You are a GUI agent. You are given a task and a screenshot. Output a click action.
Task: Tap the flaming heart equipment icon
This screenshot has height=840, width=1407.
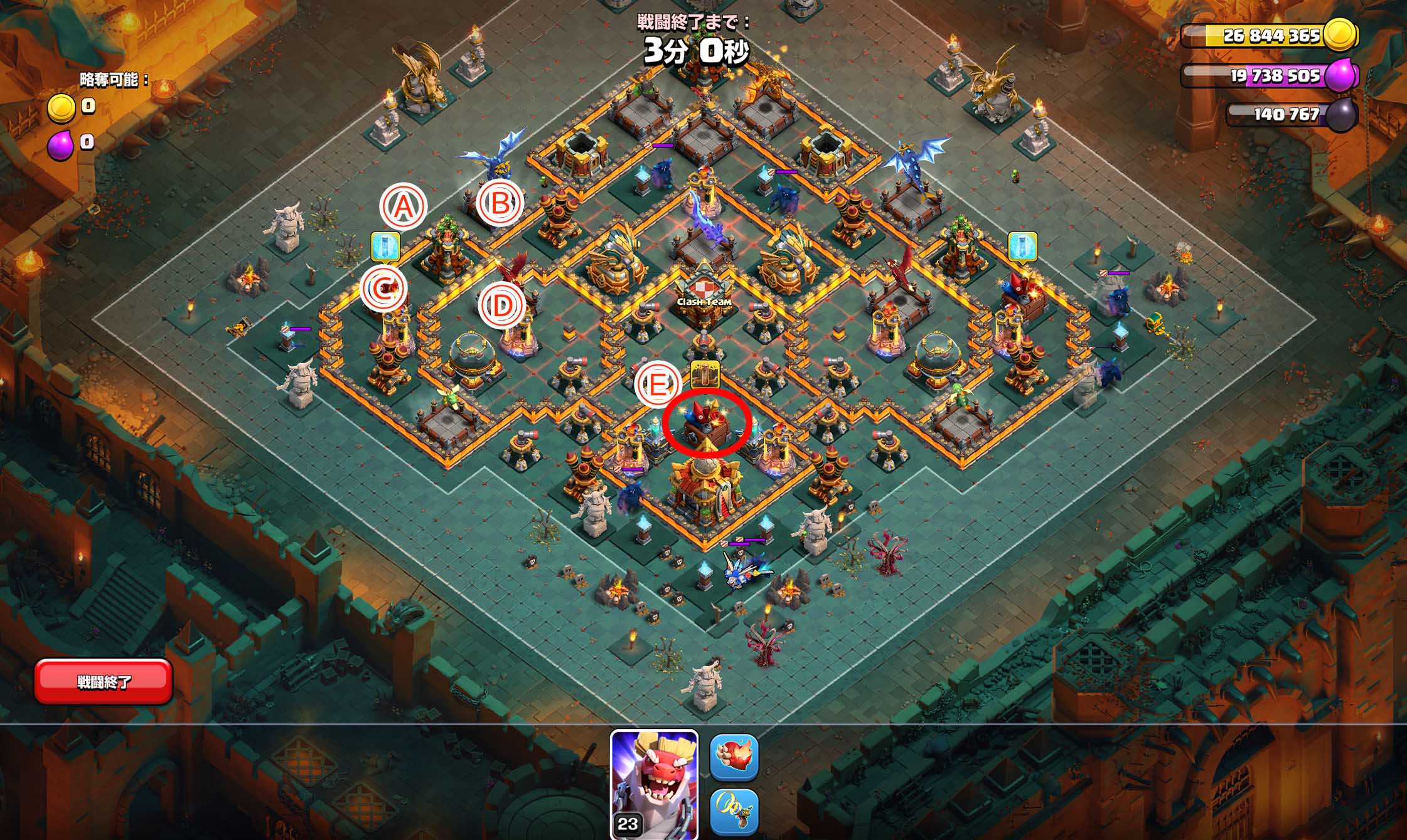tap(734, 757)
